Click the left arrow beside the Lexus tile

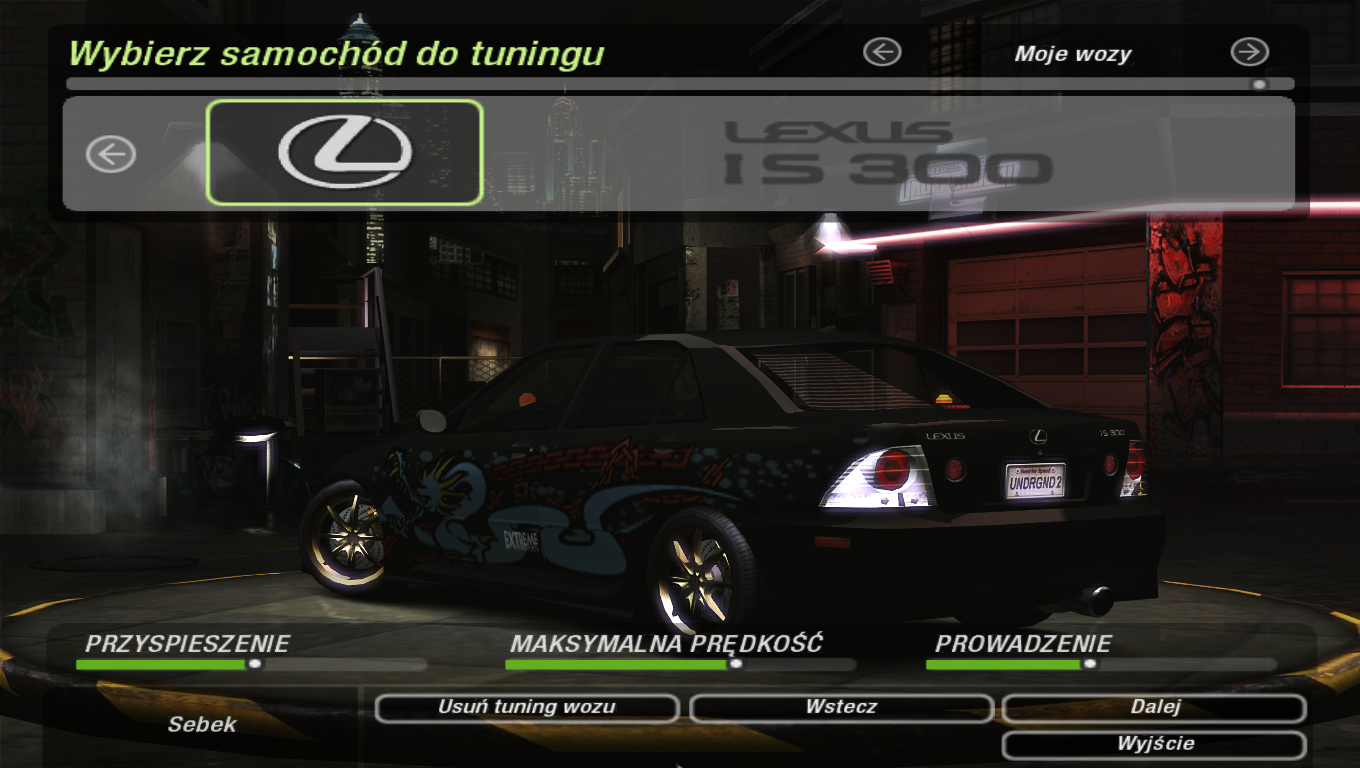pyautogui.click(x=110, y=154)
